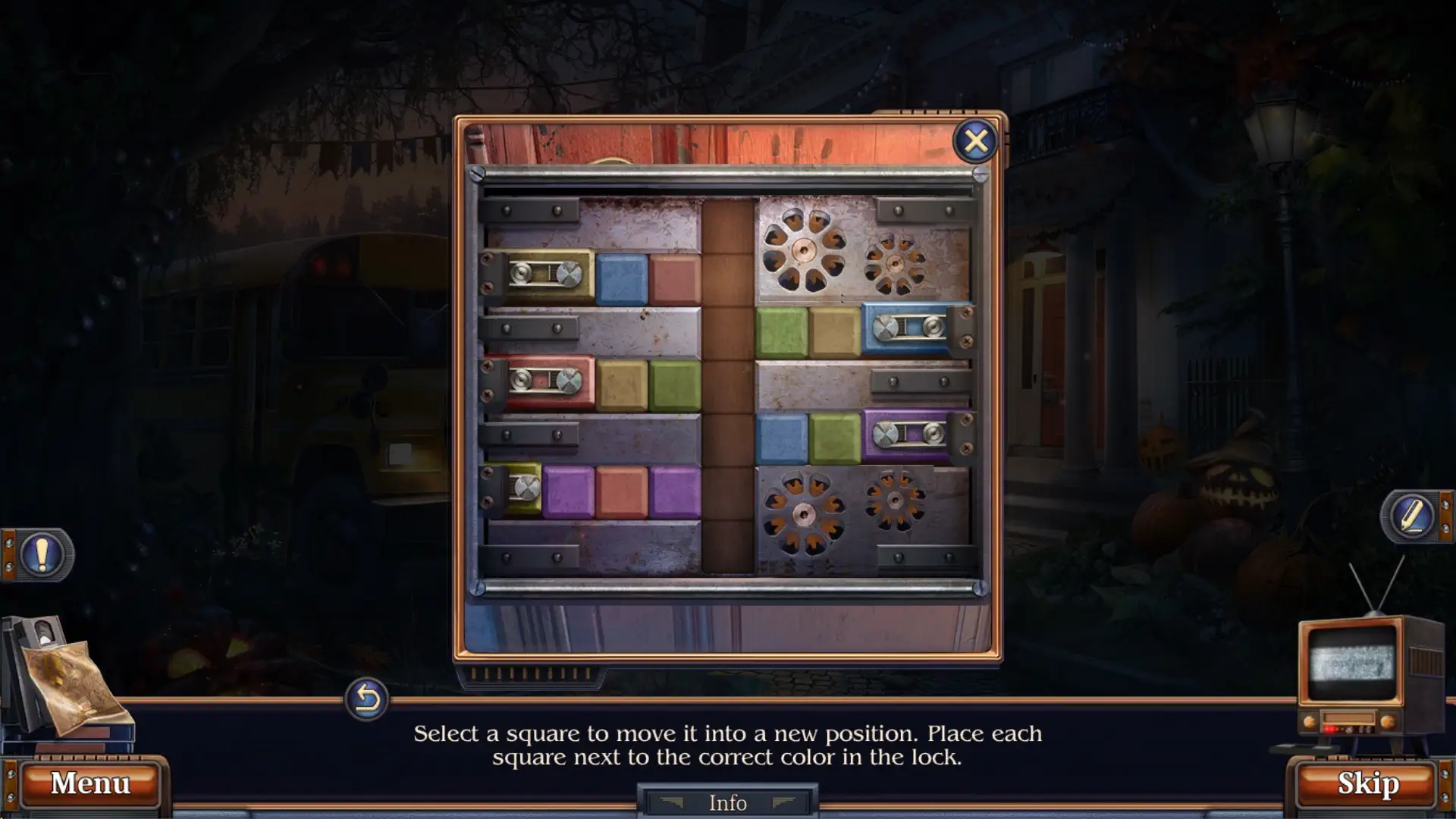Close the puzzle with the X button

click(975, 142)
